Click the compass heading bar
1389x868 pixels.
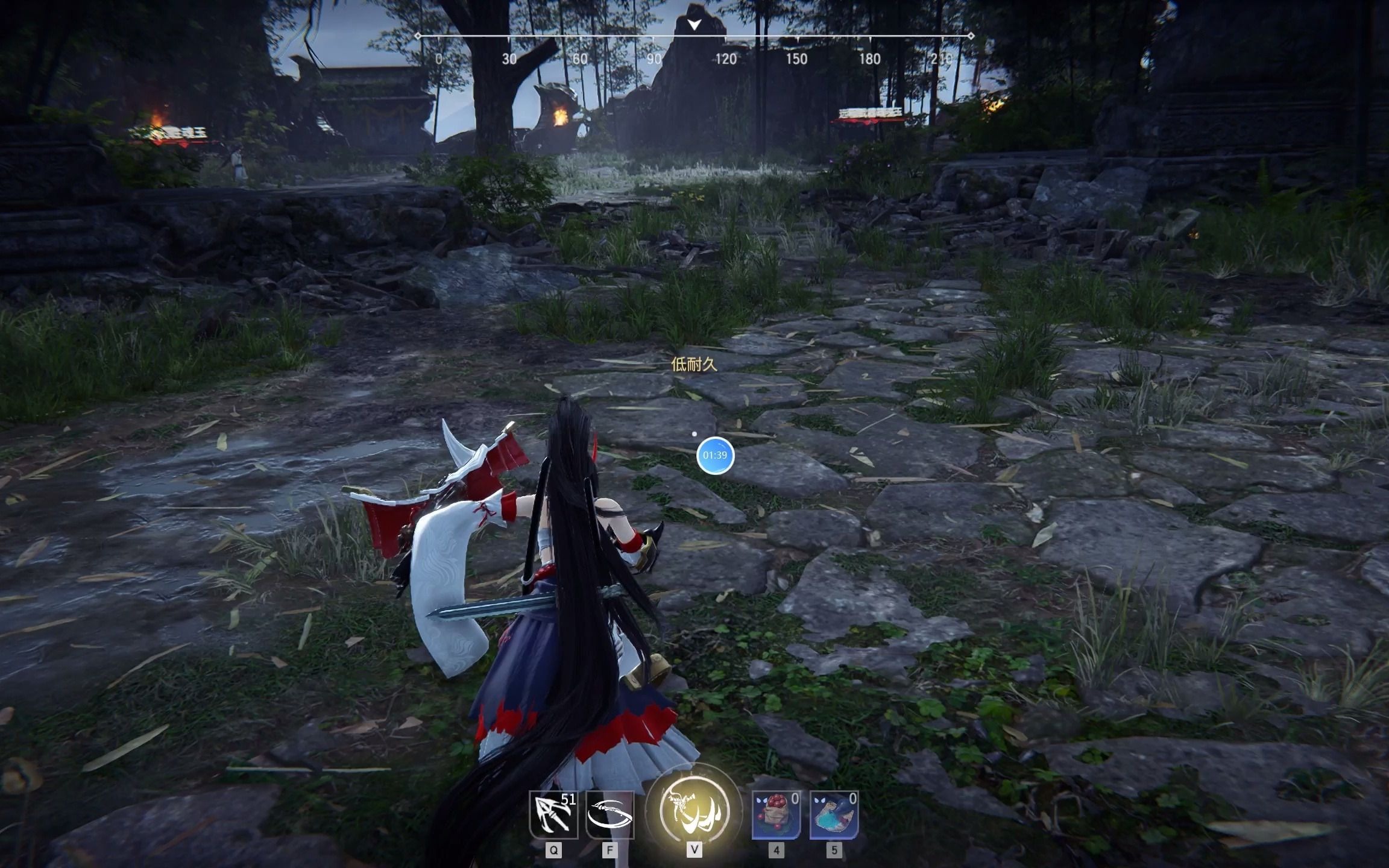click(x=694, y=36)
